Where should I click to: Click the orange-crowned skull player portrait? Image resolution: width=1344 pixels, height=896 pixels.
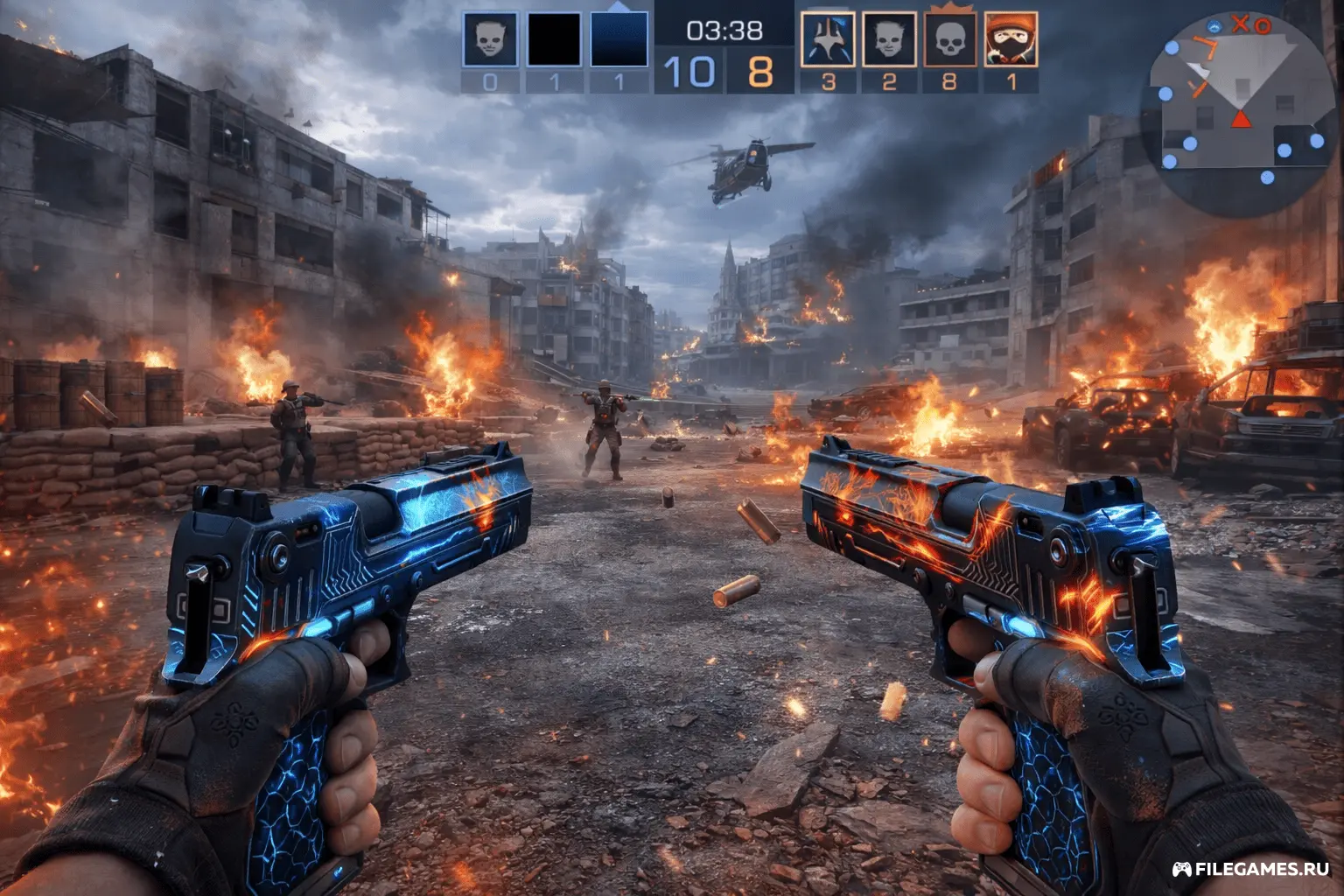950,39
